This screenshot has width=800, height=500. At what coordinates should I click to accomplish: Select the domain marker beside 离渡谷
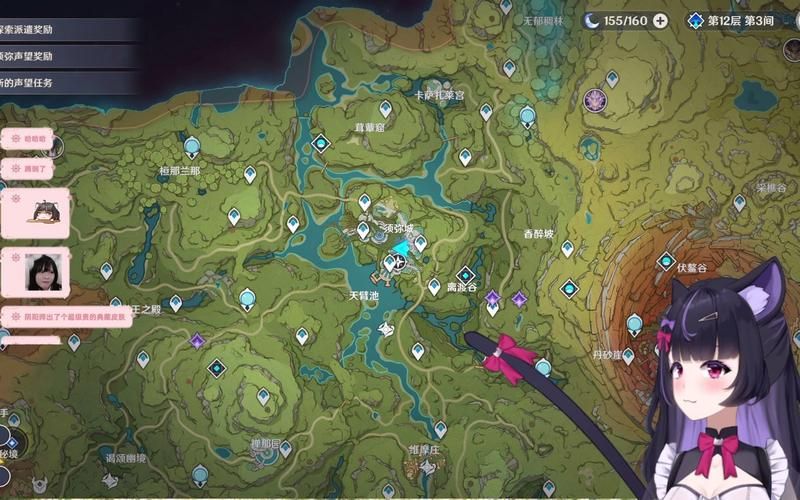[x=466, y=275]
